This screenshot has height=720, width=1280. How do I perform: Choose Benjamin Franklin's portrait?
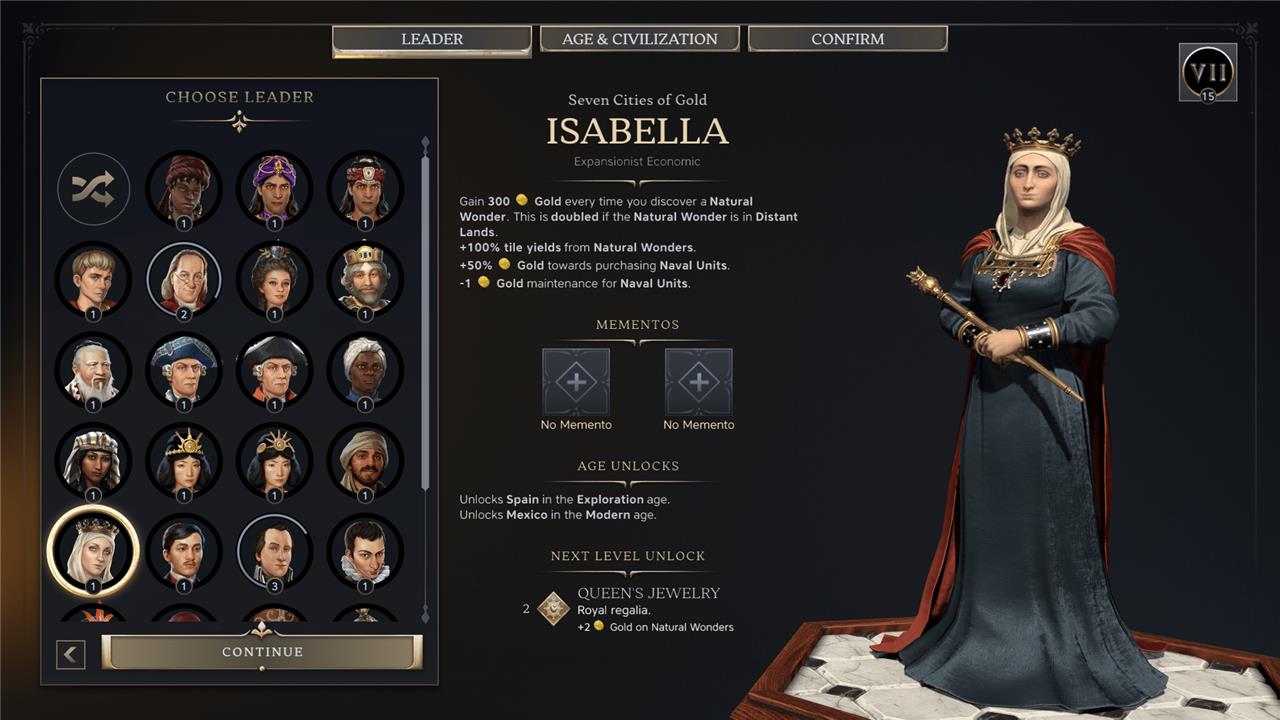(x=184, y=278)
